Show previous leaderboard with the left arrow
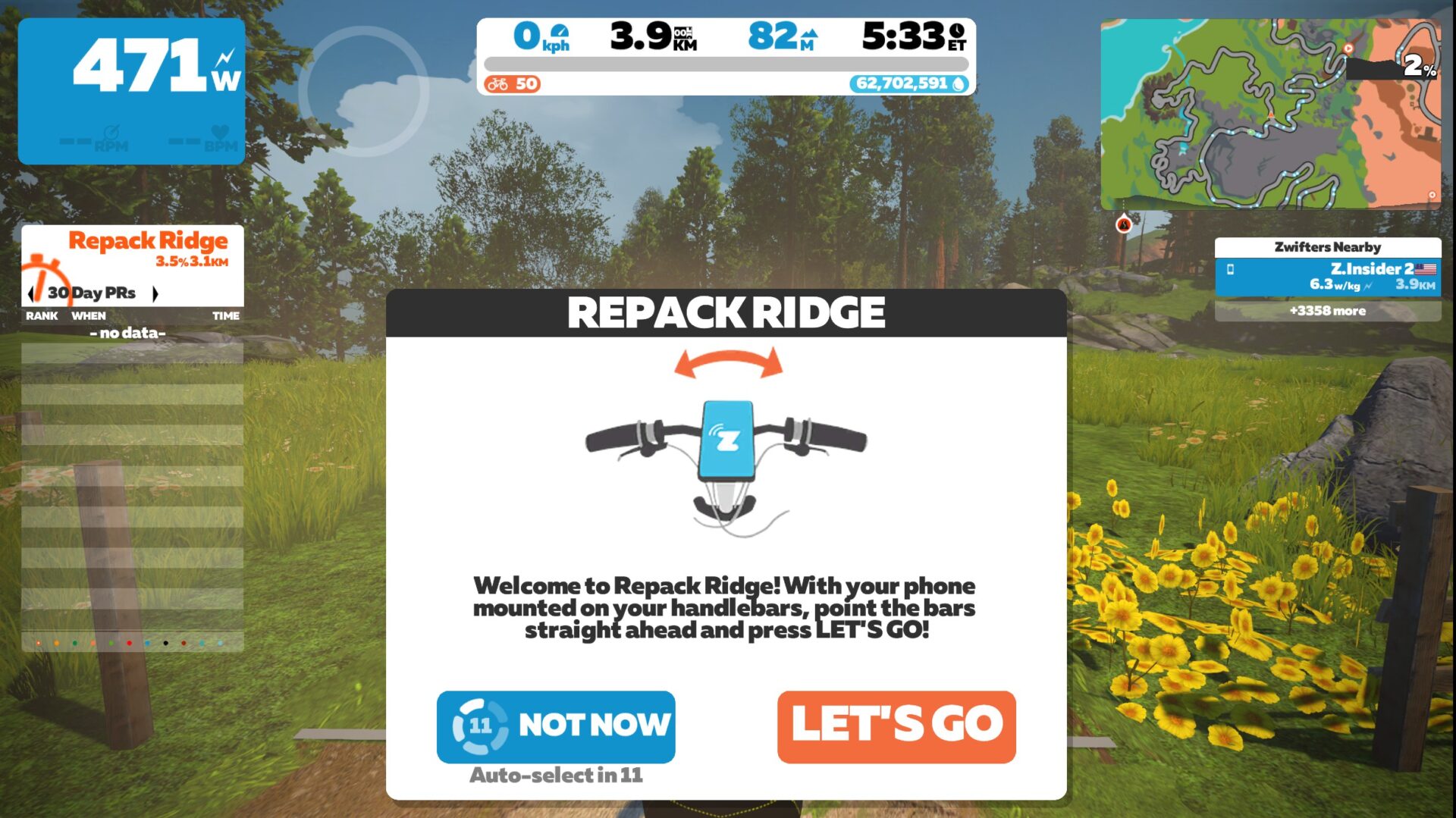Screen dimensions: 1456x818 click(x=31, y=293)
